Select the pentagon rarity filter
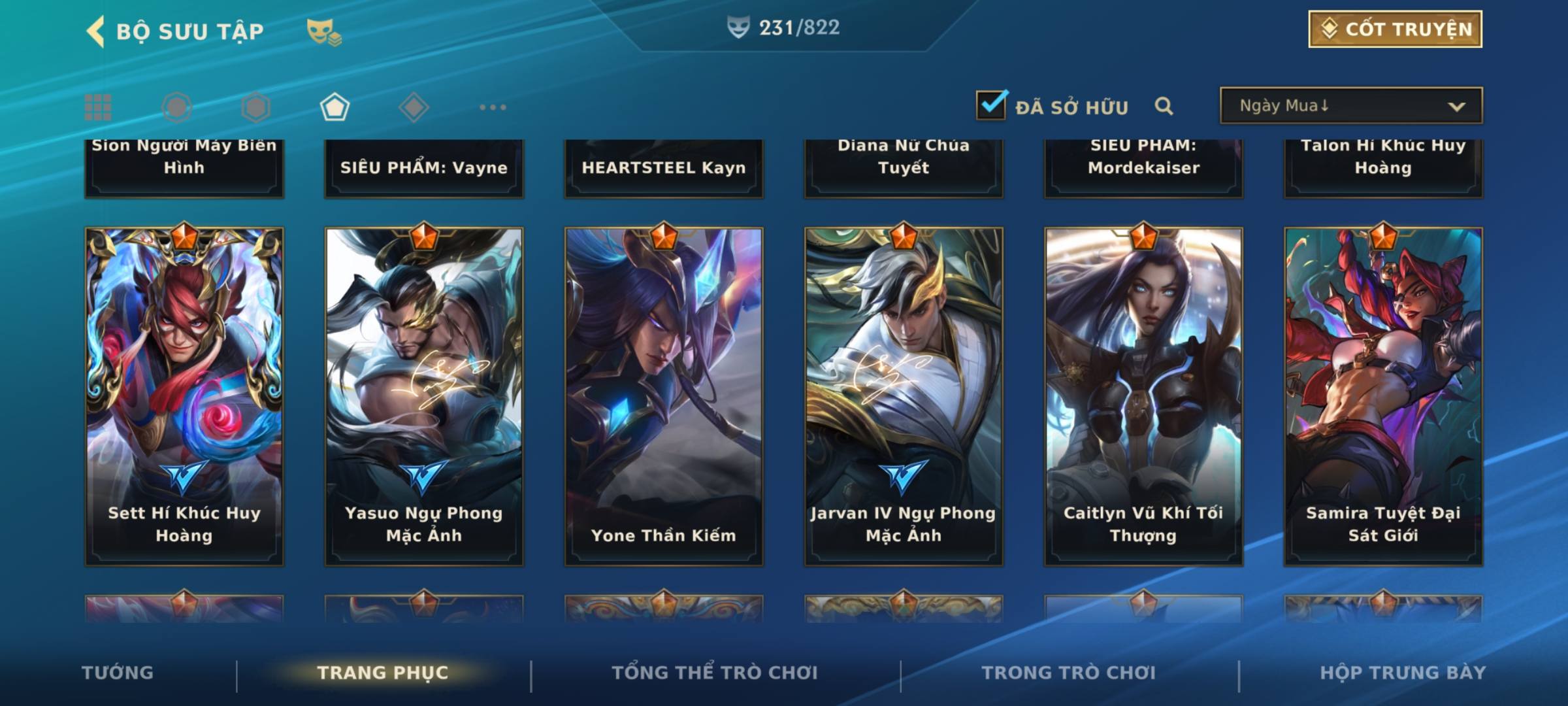Image resolution: width=1568 pixels, height=706 pixels. (335, 107)
